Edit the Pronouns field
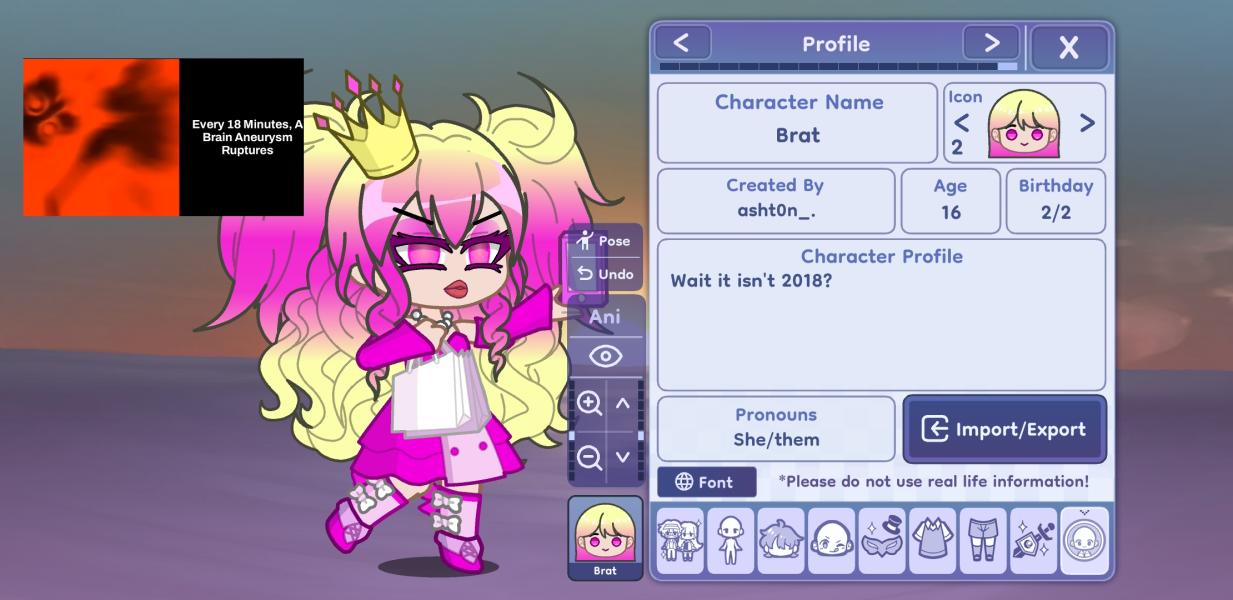The image size is (1233, 600). click(x=776, y=428)
